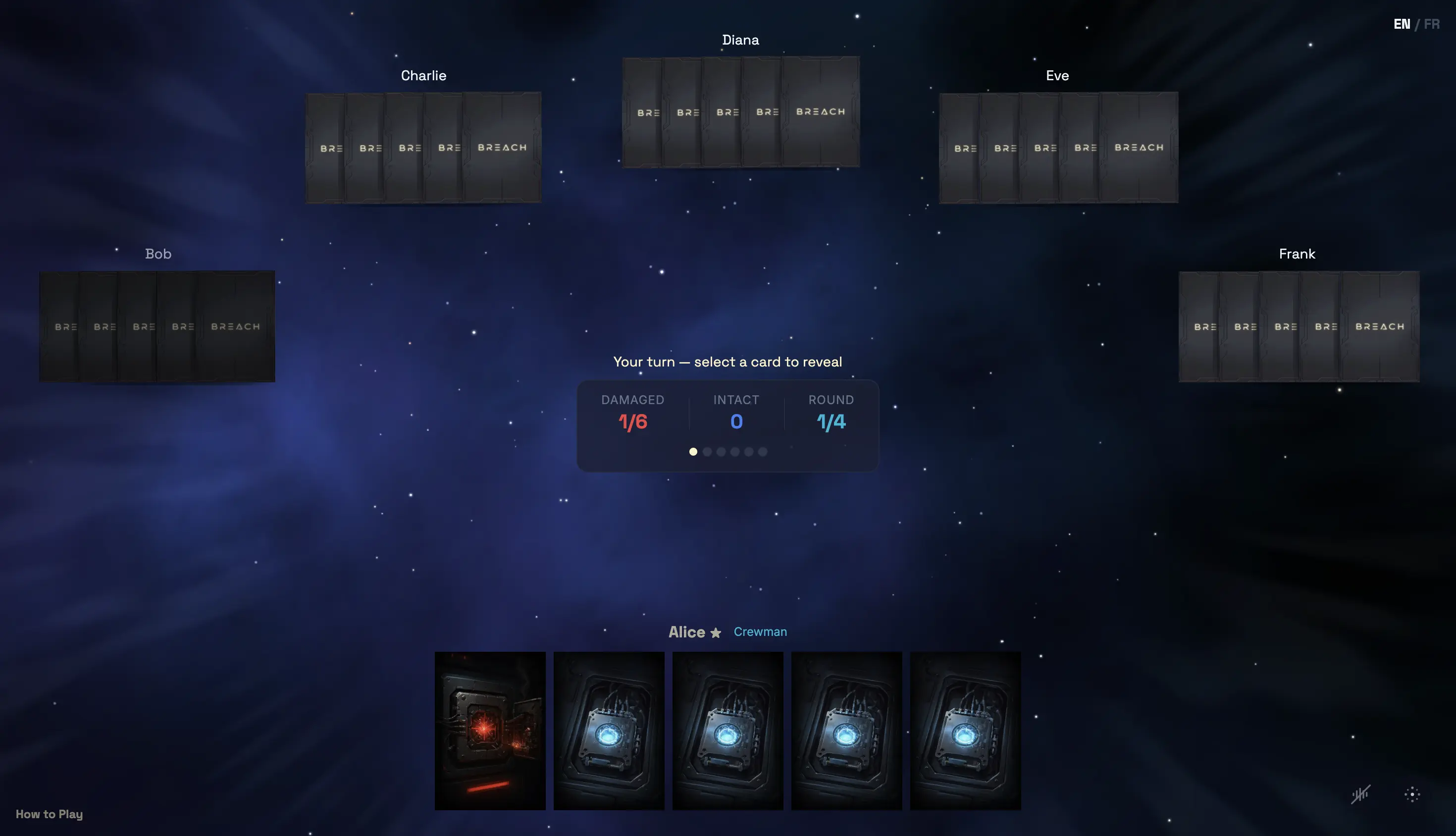The height and width of the screenshot is (836, 1456).
Task: Open the How to Play guide
Action: [49, 814]
